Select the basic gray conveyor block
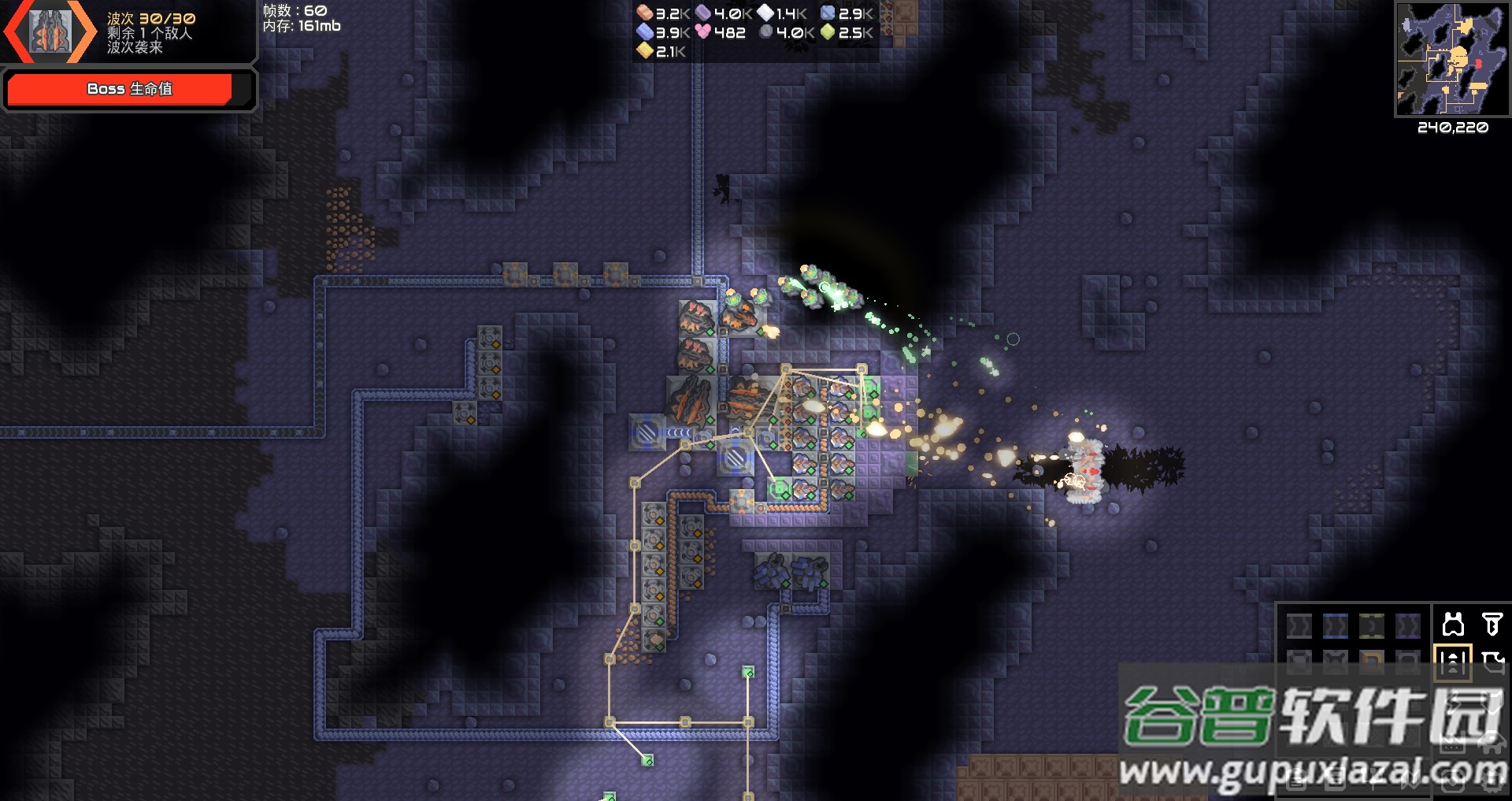Image resolution: width=1512 pixels, height=801 pixels. (x=1299, y=626)
